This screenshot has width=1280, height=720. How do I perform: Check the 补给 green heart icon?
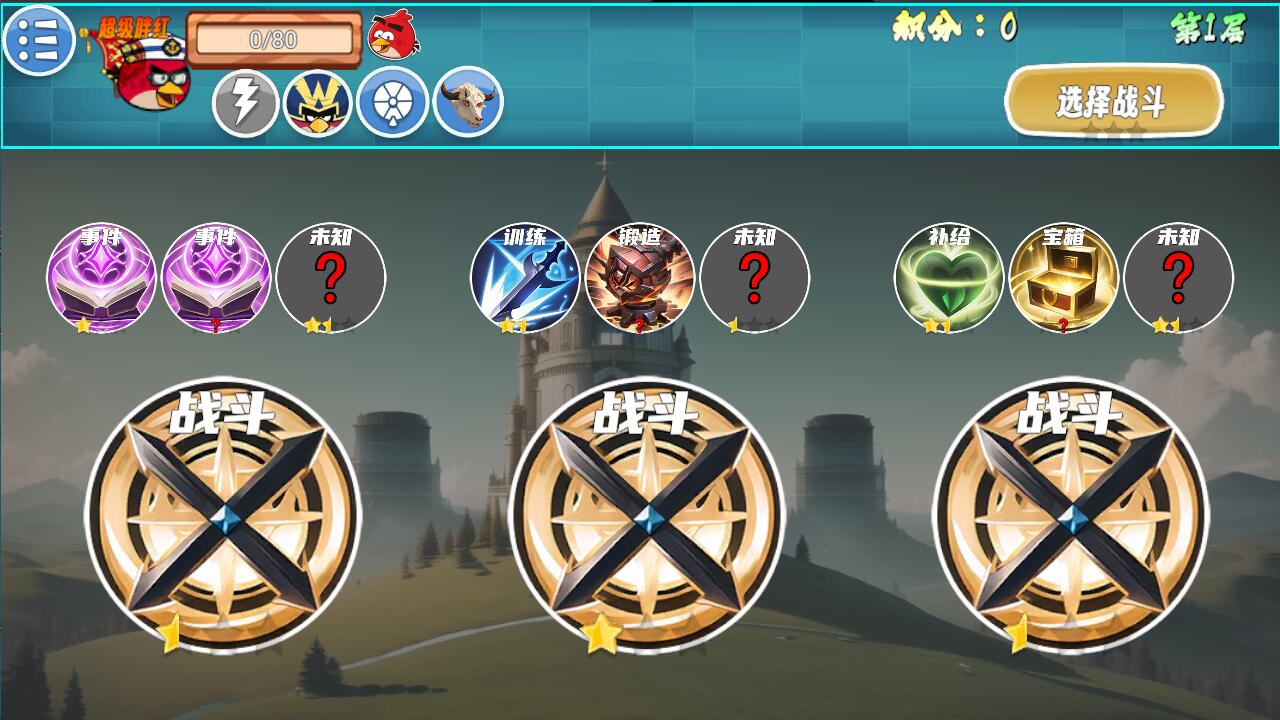(x=949, y=278)
